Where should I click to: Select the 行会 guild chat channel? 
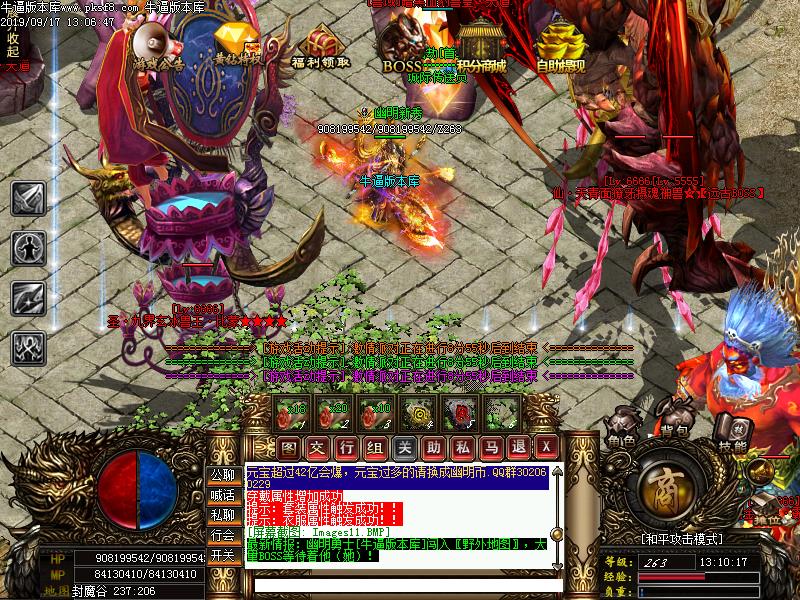click(x=223, y=535)
